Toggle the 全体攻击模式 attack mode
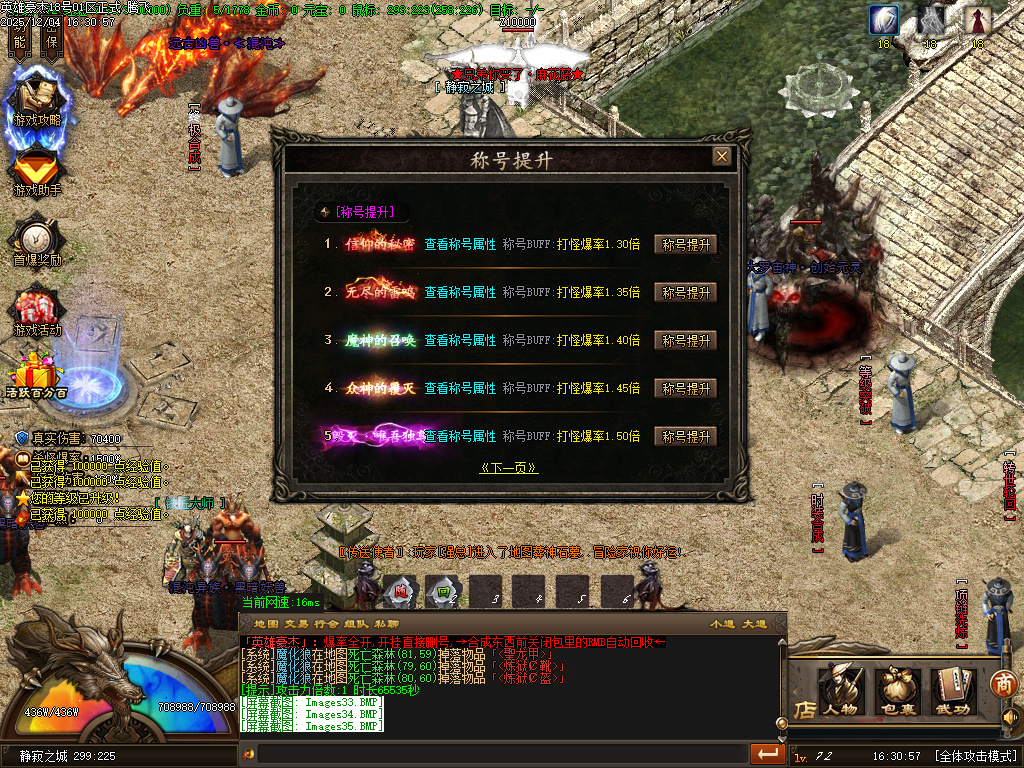Viewport: 1024px width, 768px height. click(976, 756)
